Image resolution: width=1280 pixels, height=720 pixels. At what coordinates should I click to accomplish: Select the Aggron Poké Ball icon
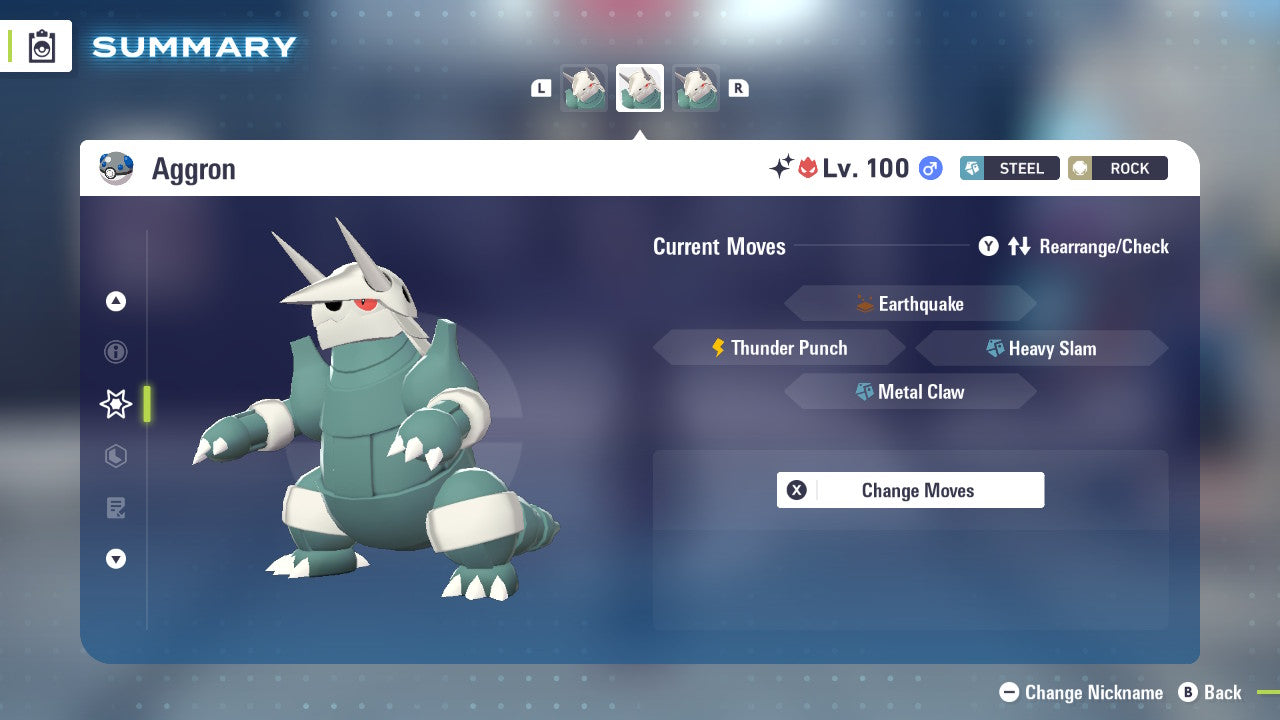coord(117,168)
